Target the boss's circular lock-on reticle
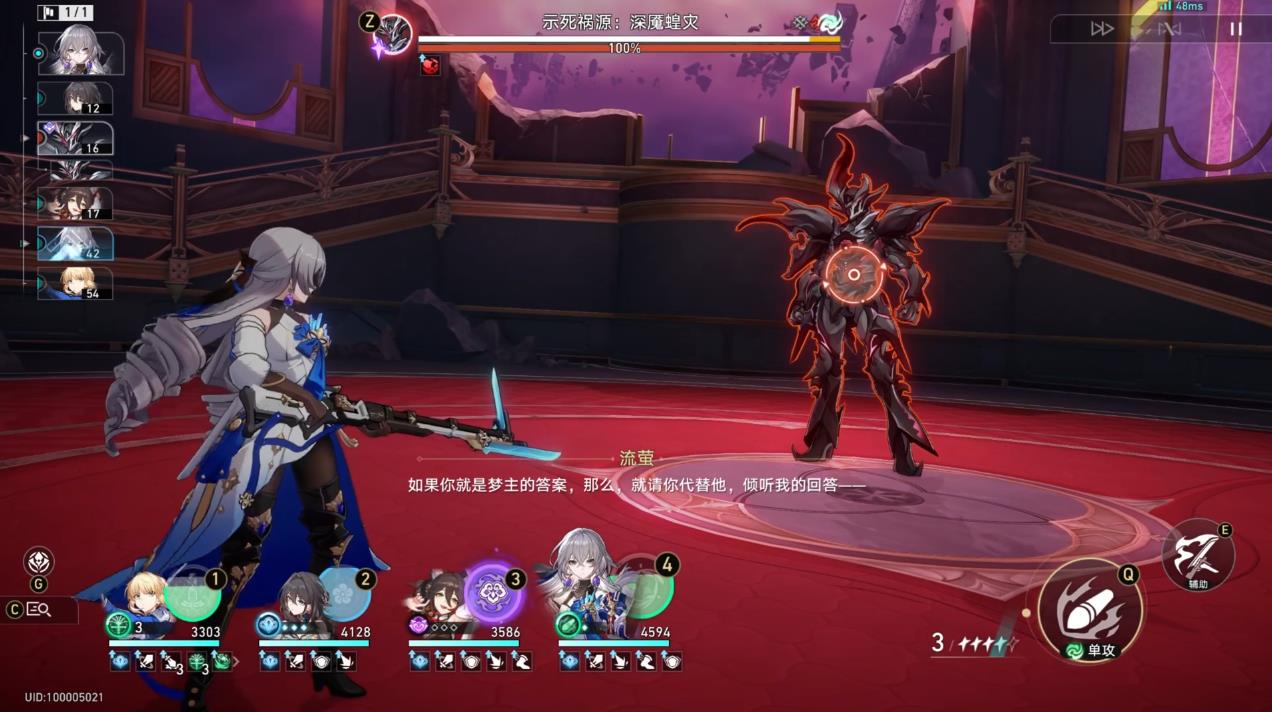This screenshot has height=712, width=1272. pyautogui.click(x=854, y=274)
